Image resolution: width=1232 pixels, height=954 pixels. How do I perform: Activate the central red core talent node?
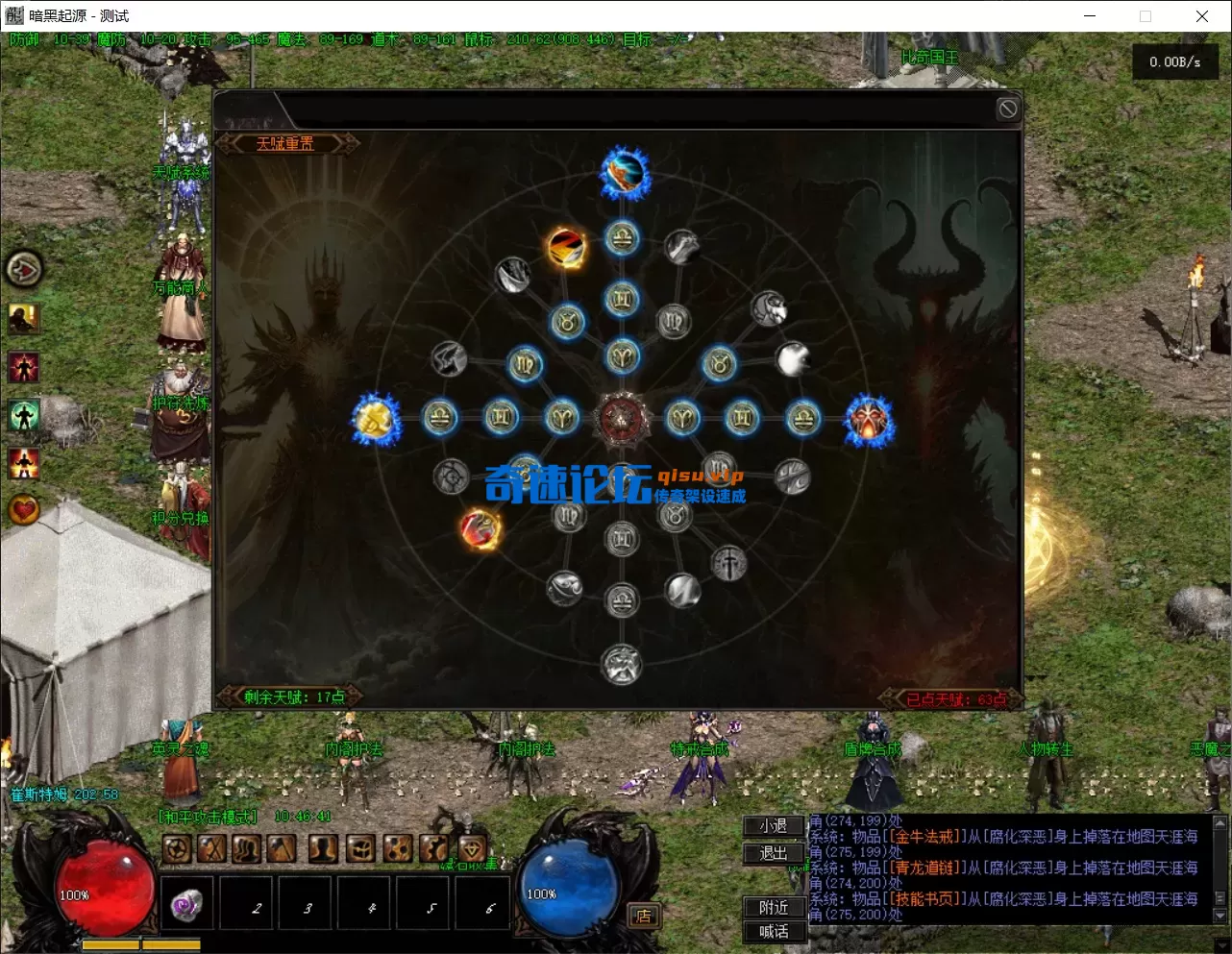(x=623, y=419)
